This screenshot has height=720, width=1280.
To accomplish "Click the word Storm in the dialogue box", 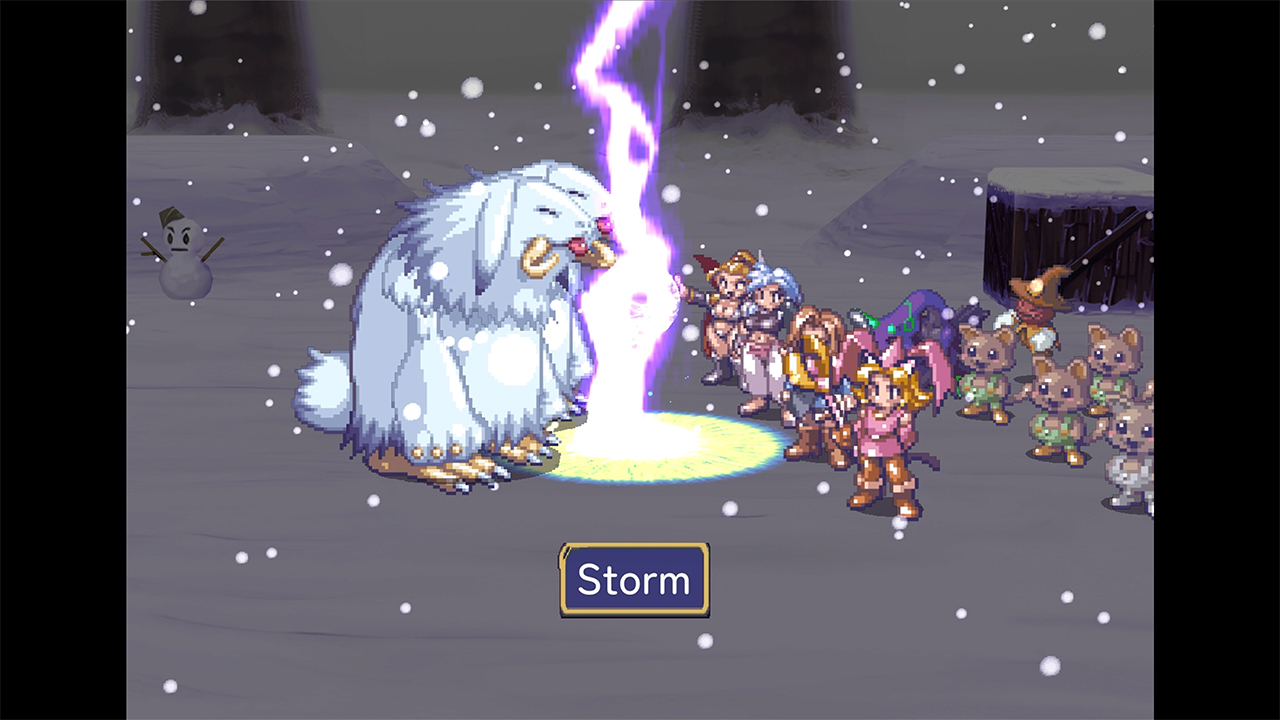I will point(633,578).
